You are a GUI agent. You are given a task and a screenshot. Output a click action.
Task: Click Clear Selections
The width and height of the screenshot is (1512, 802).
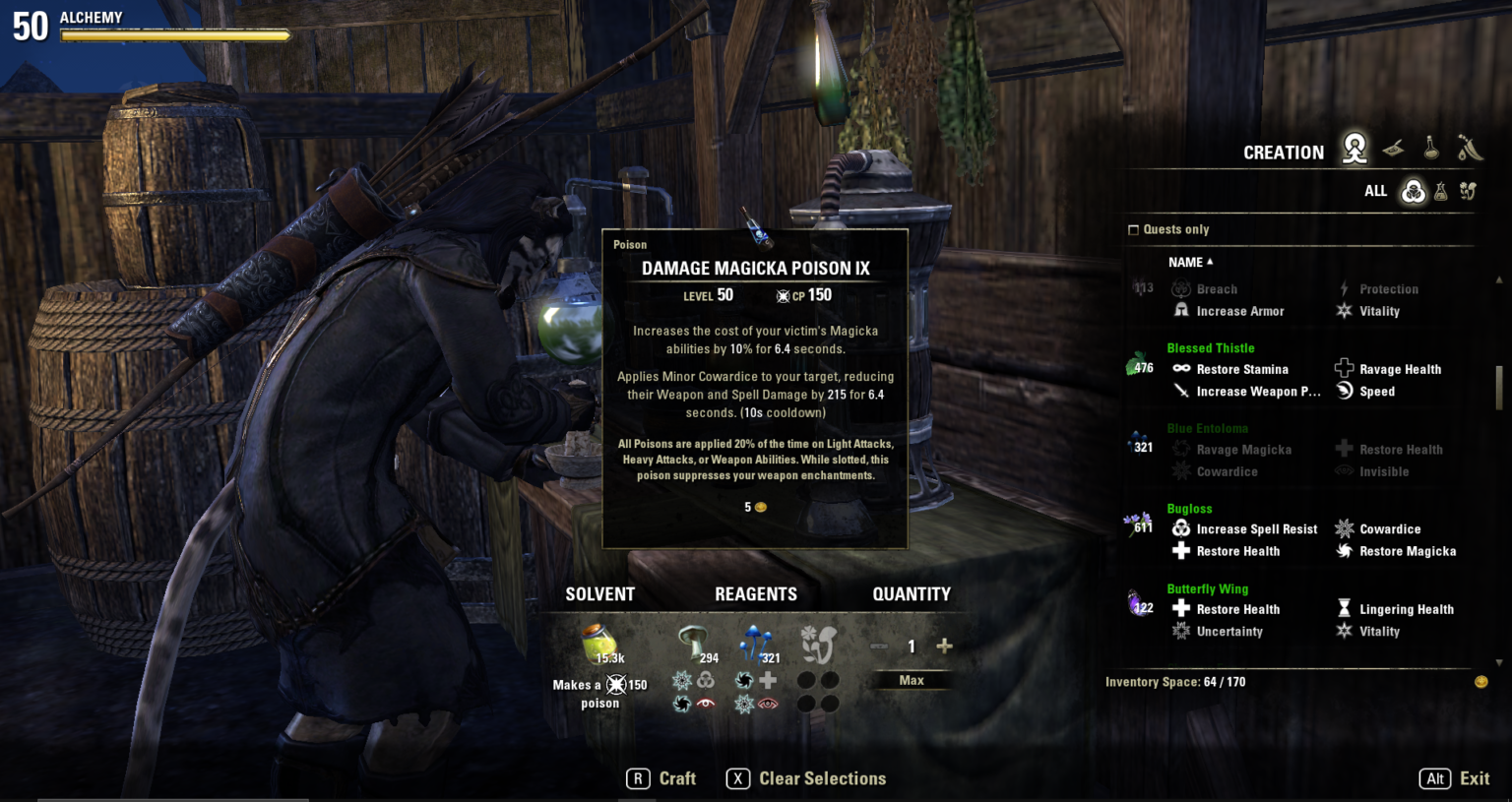822,778
